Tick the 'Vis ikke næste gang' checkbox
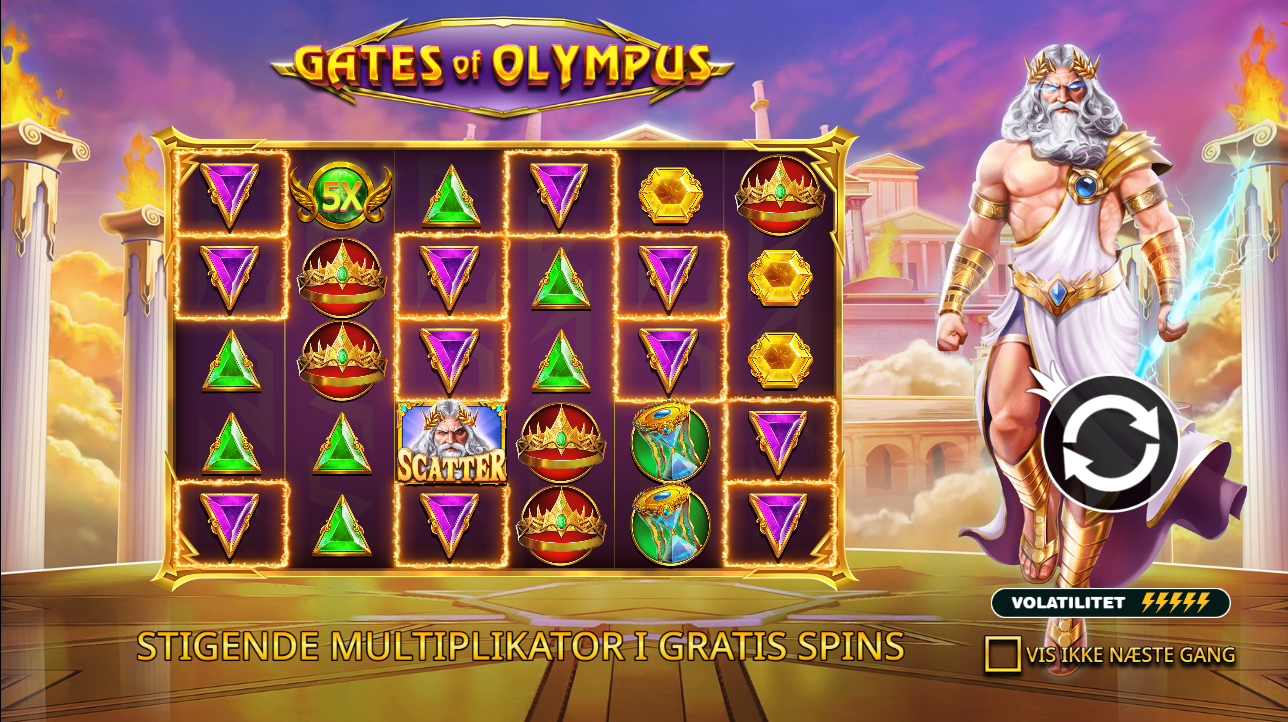 click(1002, 655)
